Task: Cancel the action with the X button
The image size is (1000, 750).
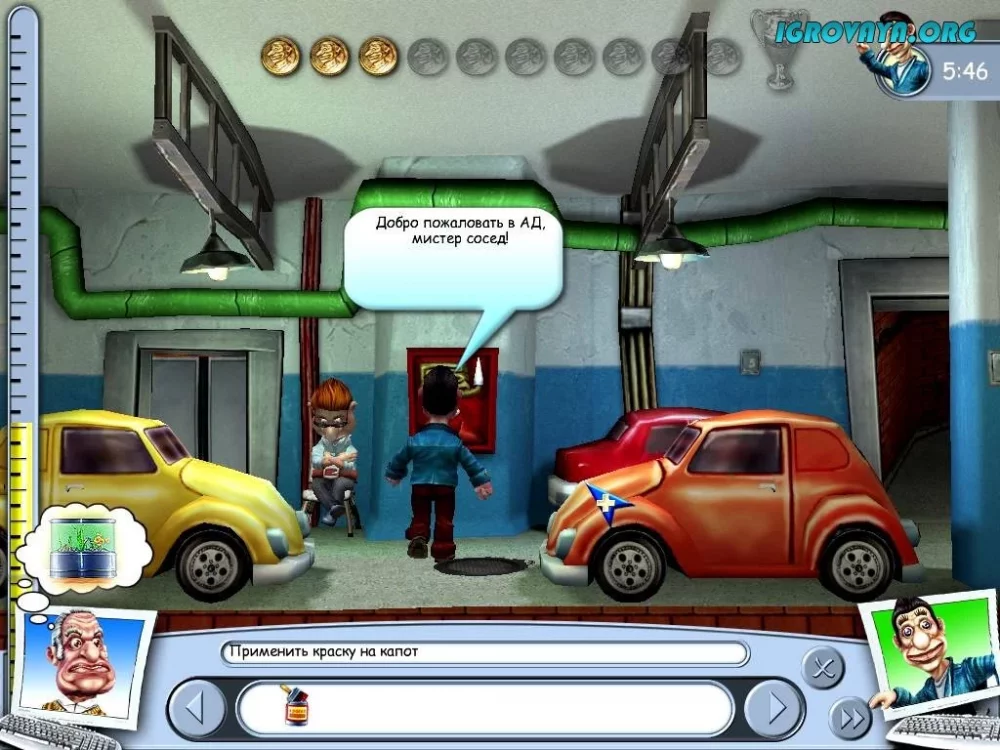Action: click(x=823, y=667)
